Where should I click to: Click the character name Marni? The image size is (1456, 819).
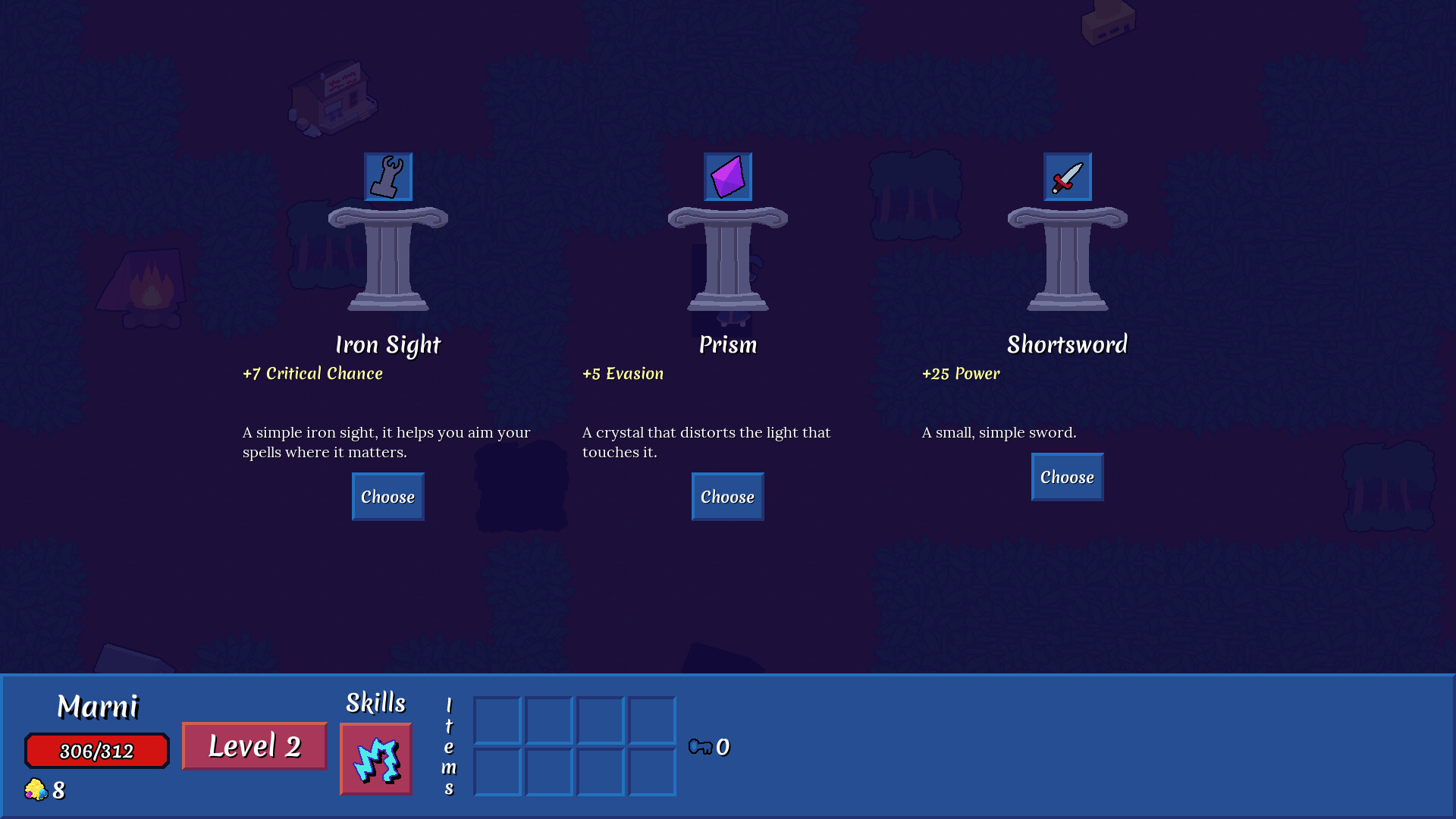pos(99,706)
